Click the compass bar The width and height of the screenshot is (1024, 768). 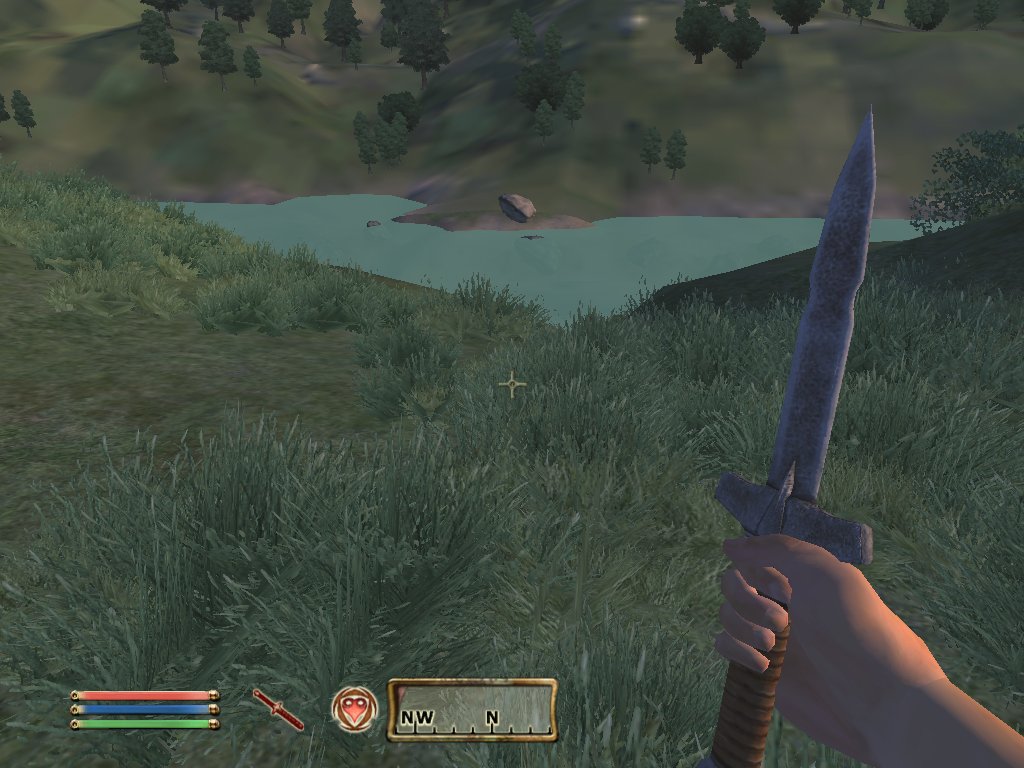[x=472, y=710]
